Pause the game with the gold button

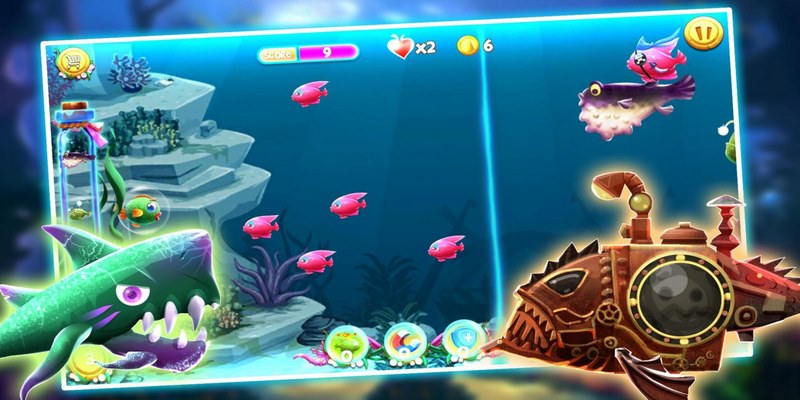(x=705, y=34)
